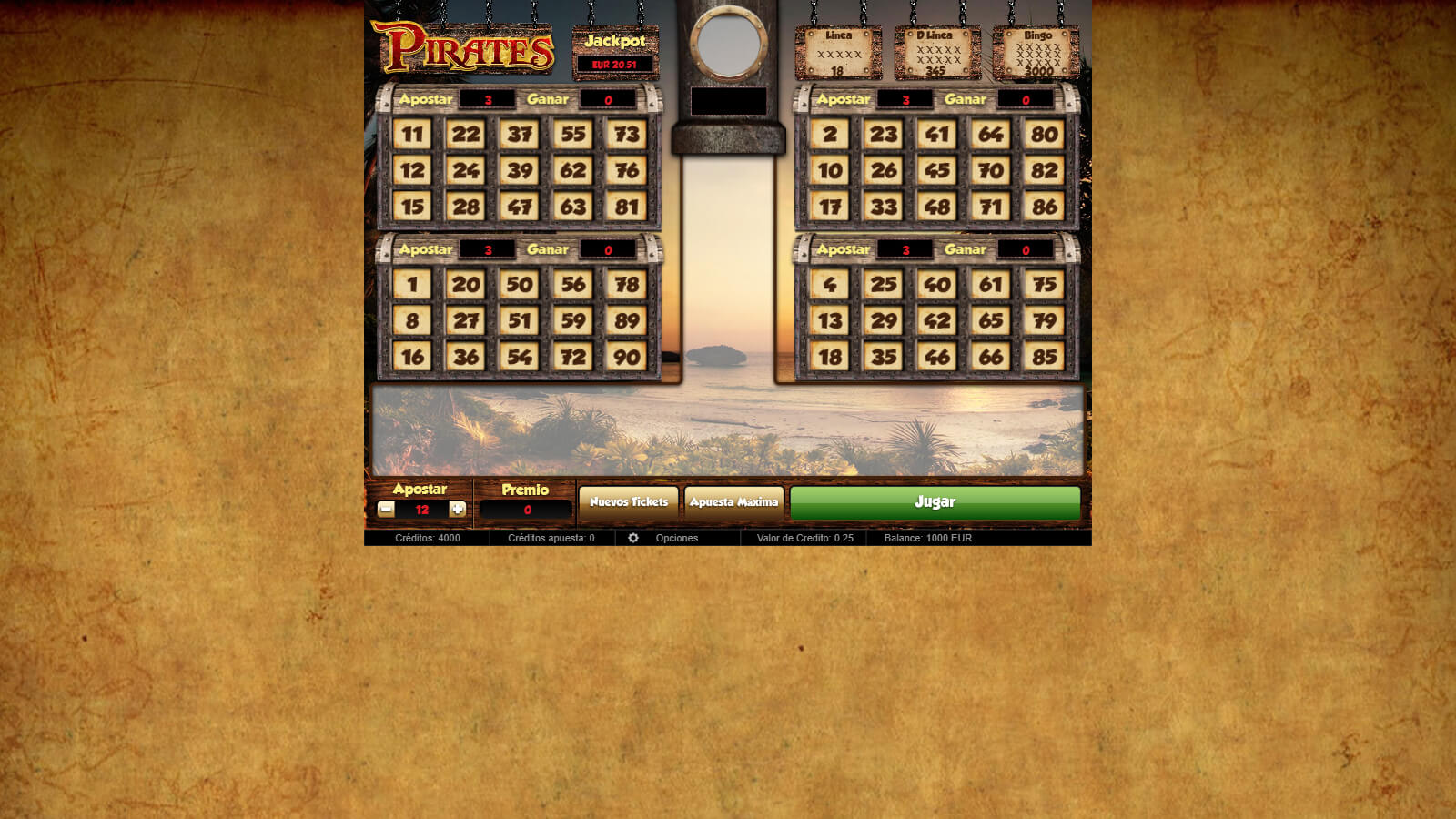This screenshot has width=1456, height=819.
Task: Choose the bingo card starting with number 4
Action: 936,320
